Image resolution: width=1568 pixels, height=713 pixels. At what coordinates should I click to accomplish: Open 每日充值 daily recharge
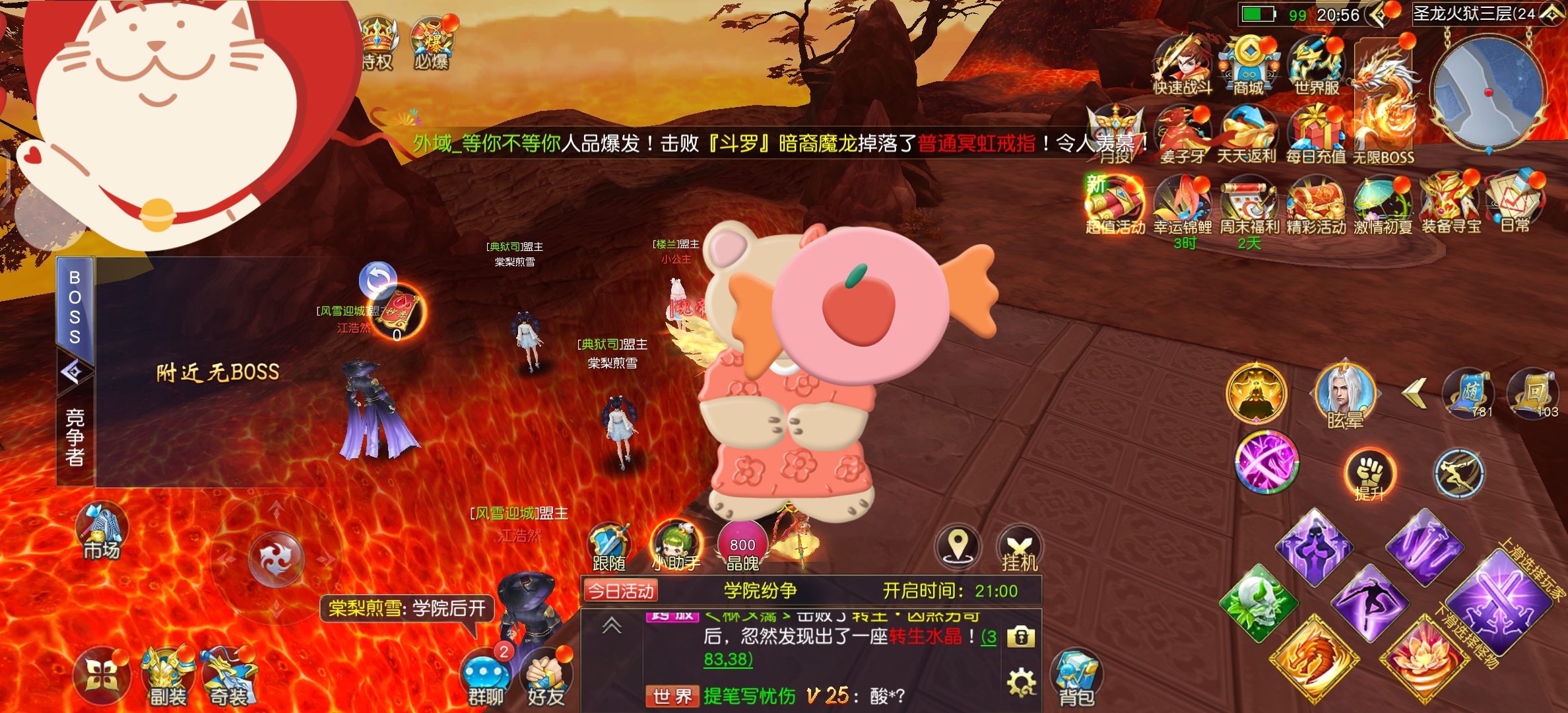[1315, 135]
